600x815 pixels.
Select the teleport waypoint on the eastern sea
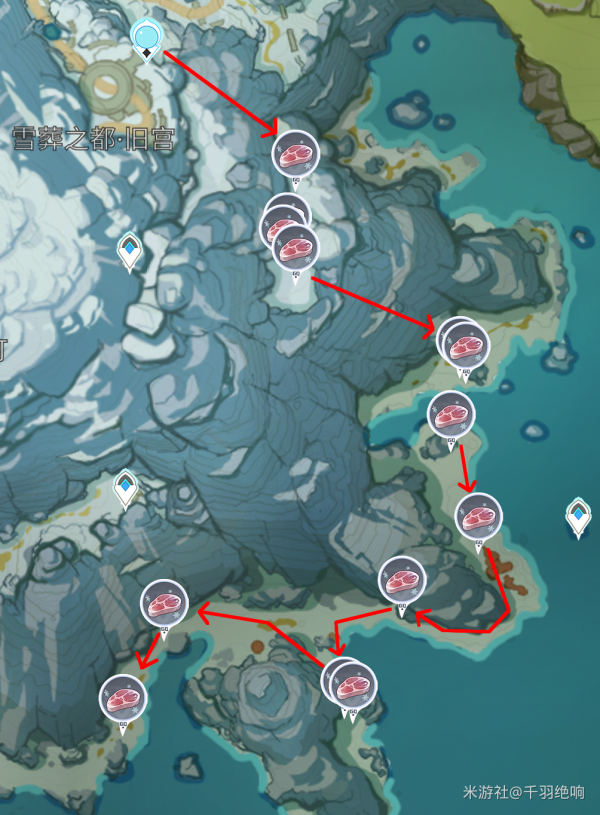coord(578,516)
